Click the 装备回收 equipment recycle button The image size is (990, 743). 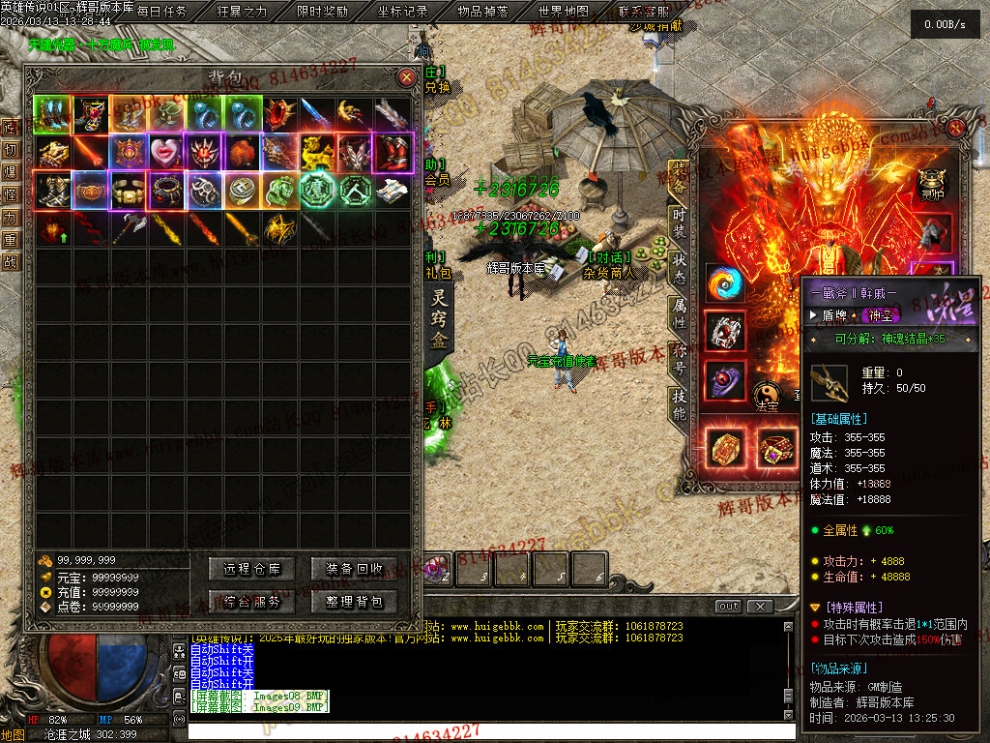click(354, 569)
